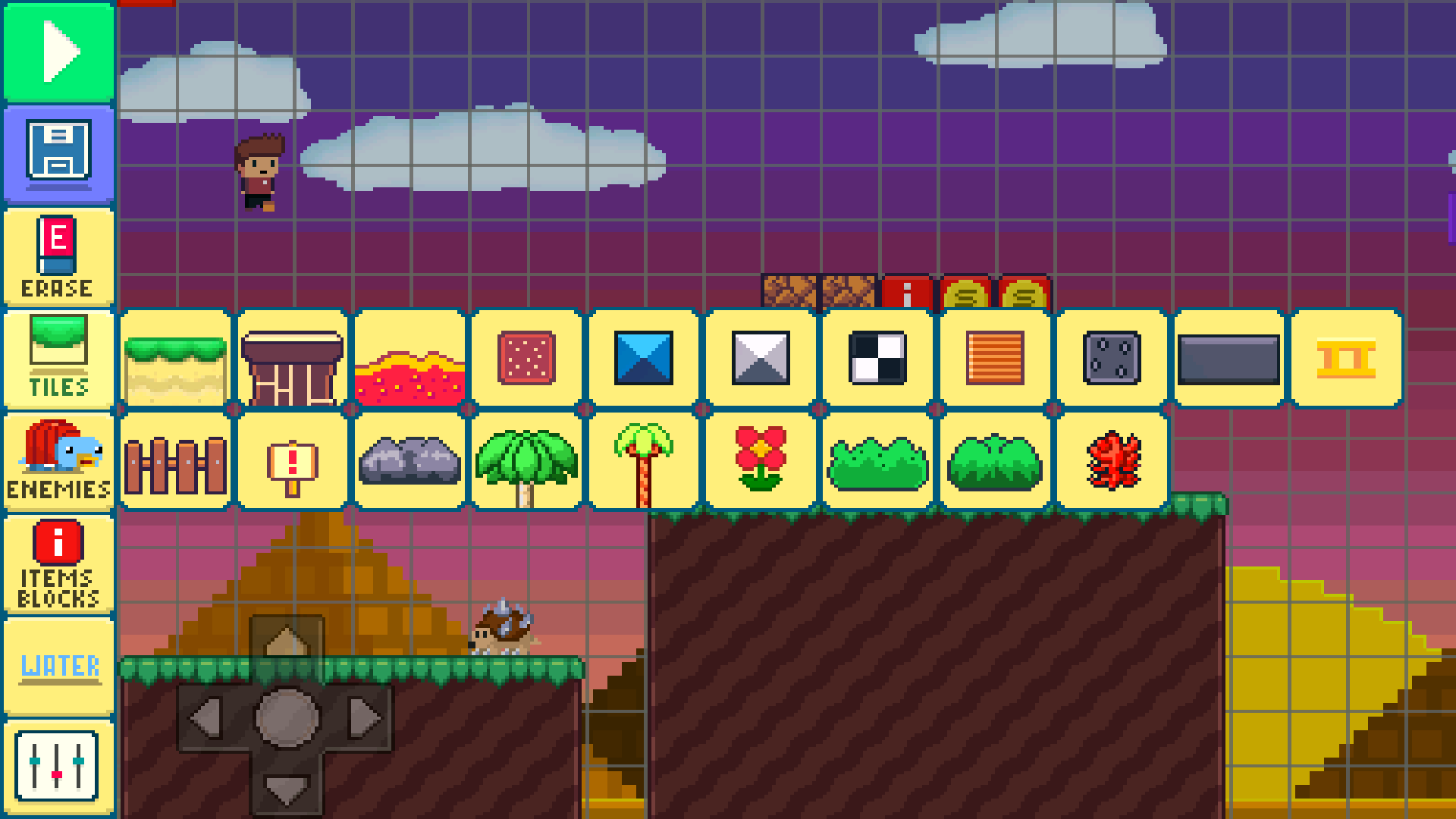Image resolution: width=1456 pixels, height=819 pixels.
Task: Select the green bush decoration
Action: 877,460
